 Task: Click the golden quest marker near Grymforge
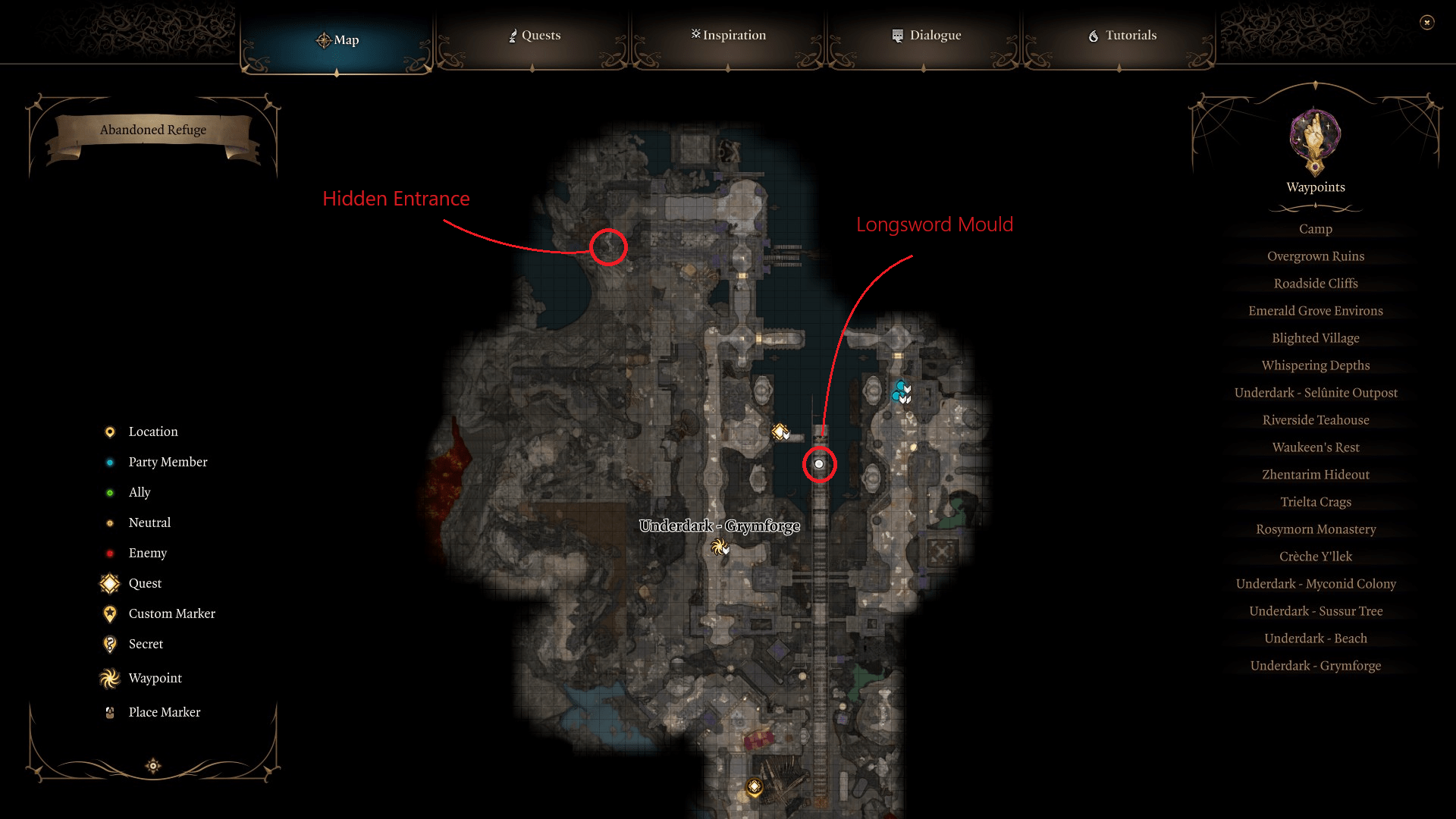click(779, 432)
